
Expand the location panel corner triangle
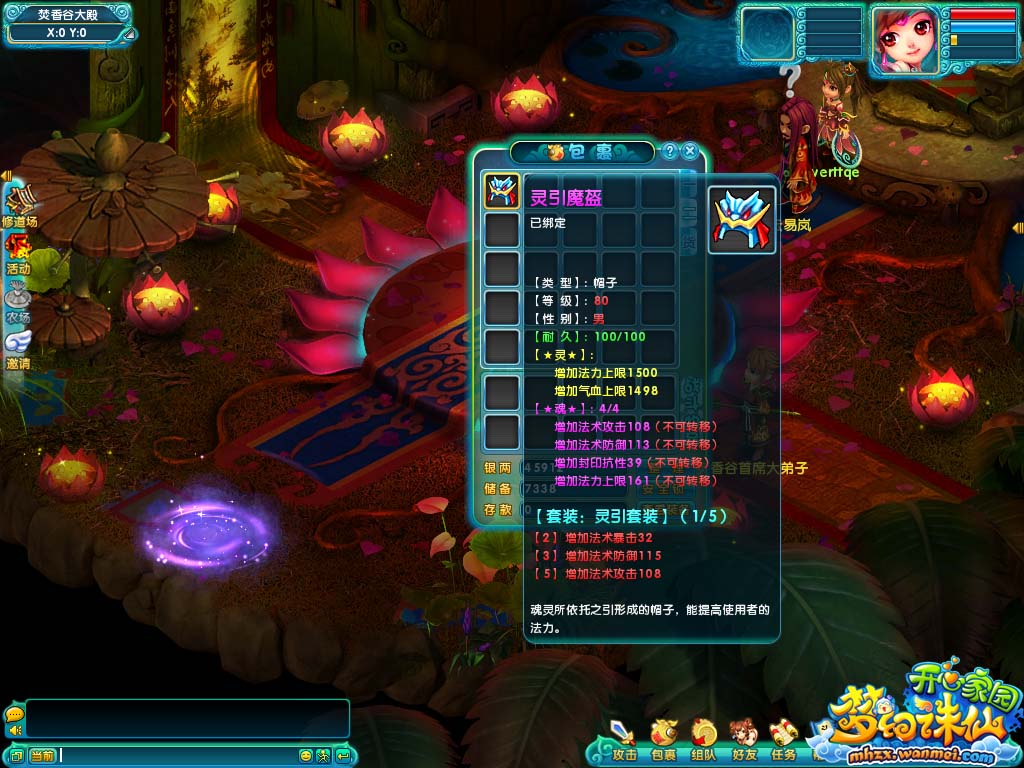click(126, 36)
